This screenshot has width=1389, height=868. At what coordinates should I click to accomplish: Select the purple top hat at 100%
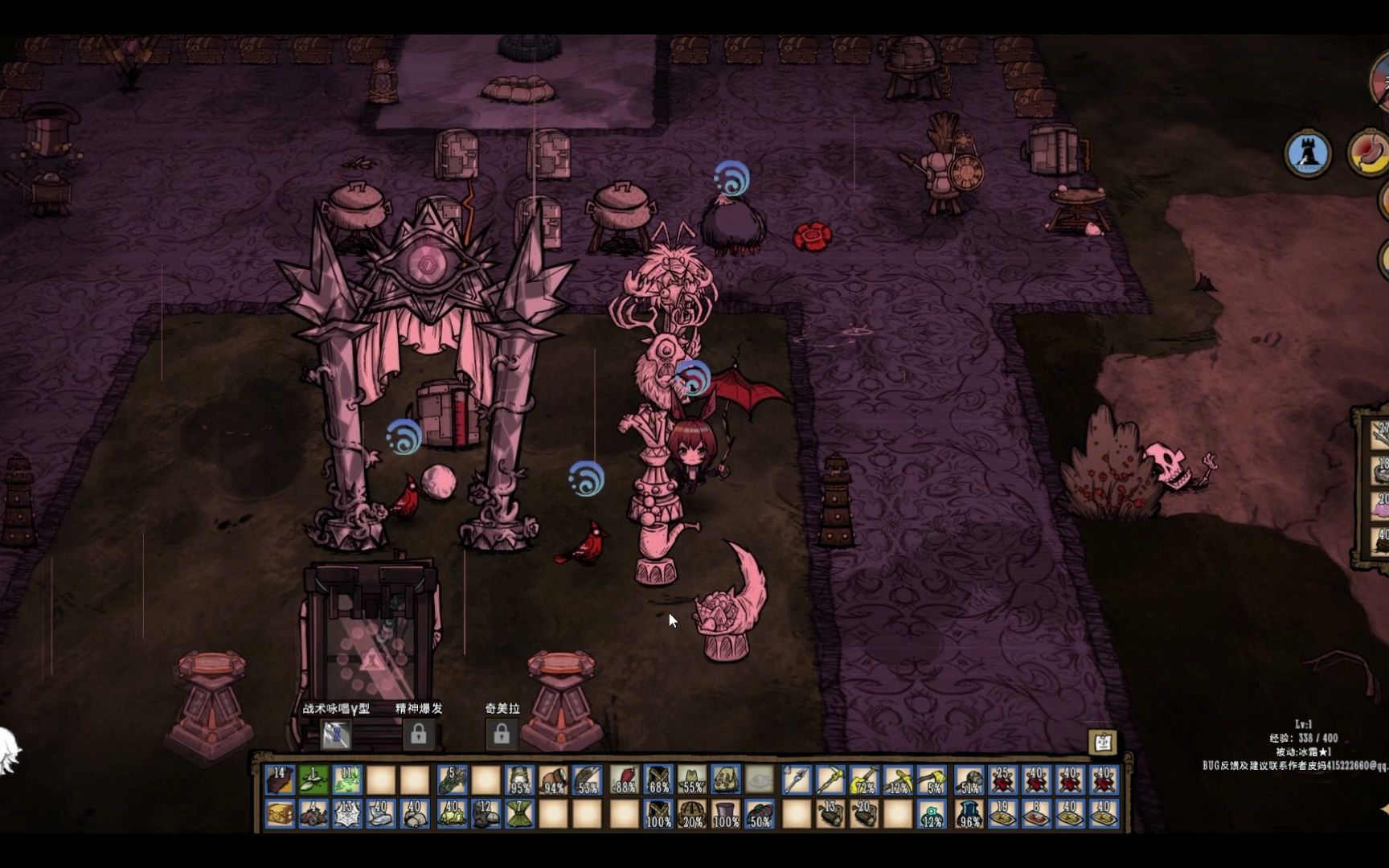point(726,814)
